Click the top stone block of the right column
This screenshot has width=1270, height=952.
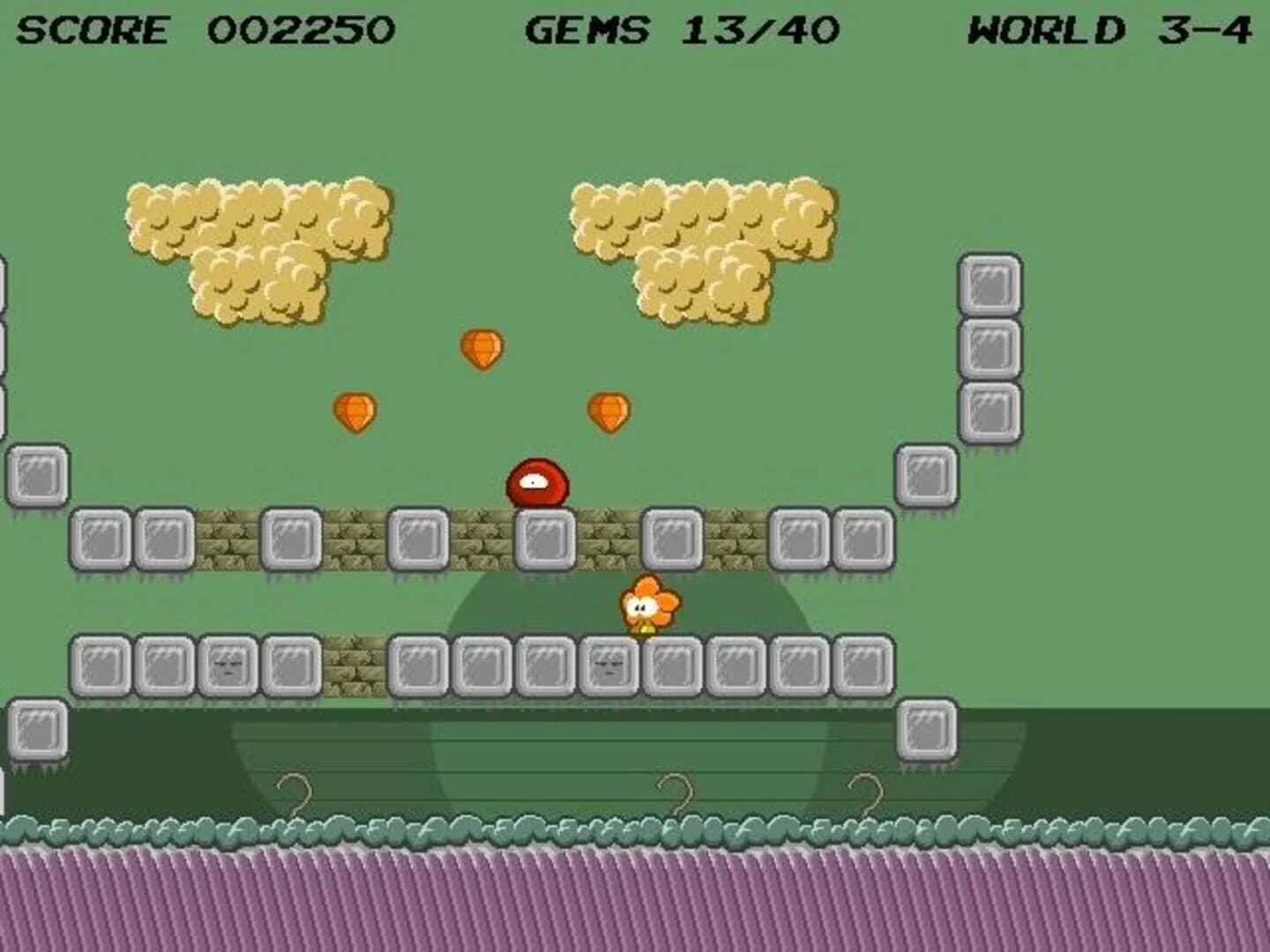tap(990, 282)
